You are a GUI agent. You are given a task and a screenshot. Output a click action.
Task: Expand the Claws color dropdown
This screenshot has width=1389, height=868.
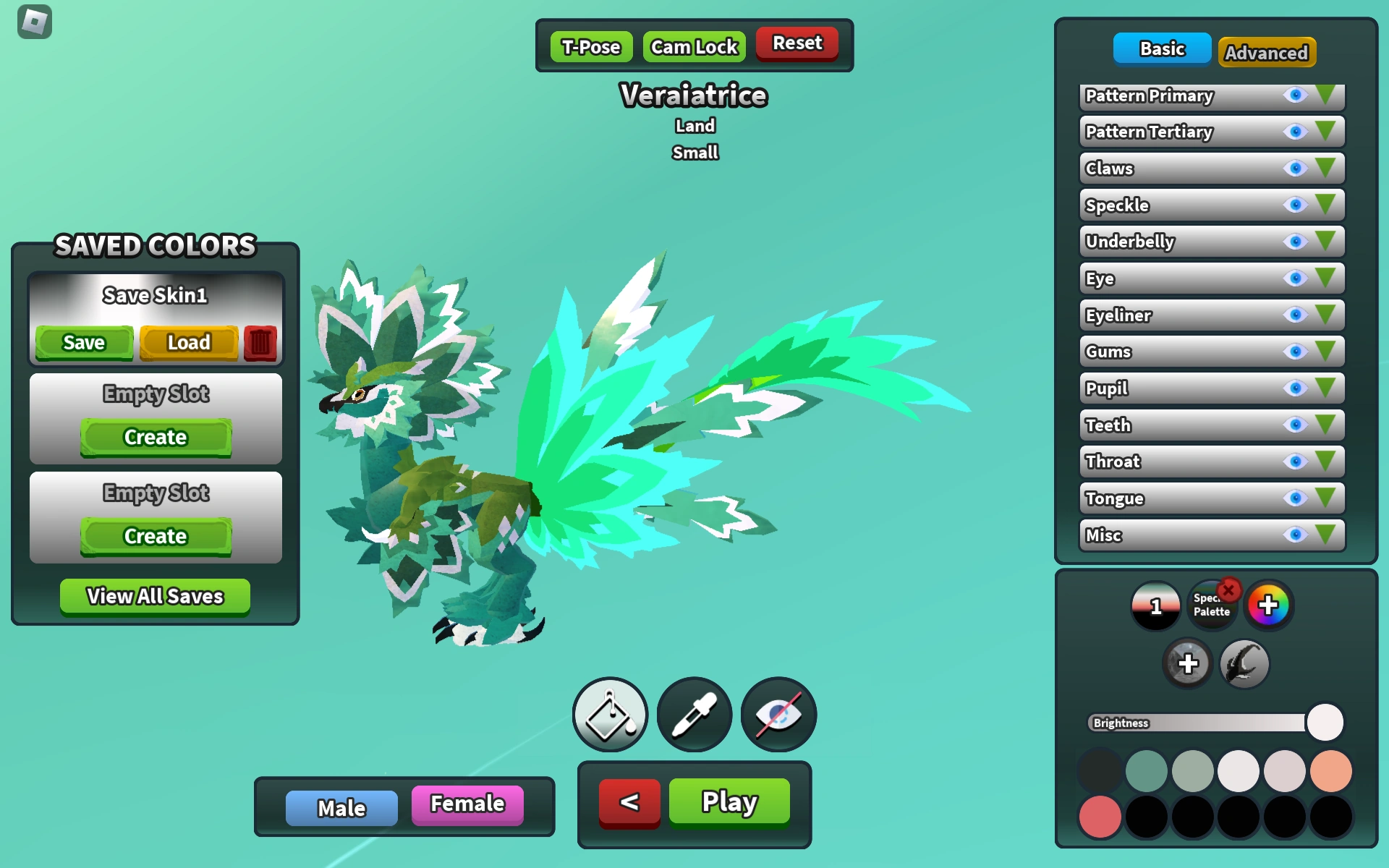[x=1327, y=169]
